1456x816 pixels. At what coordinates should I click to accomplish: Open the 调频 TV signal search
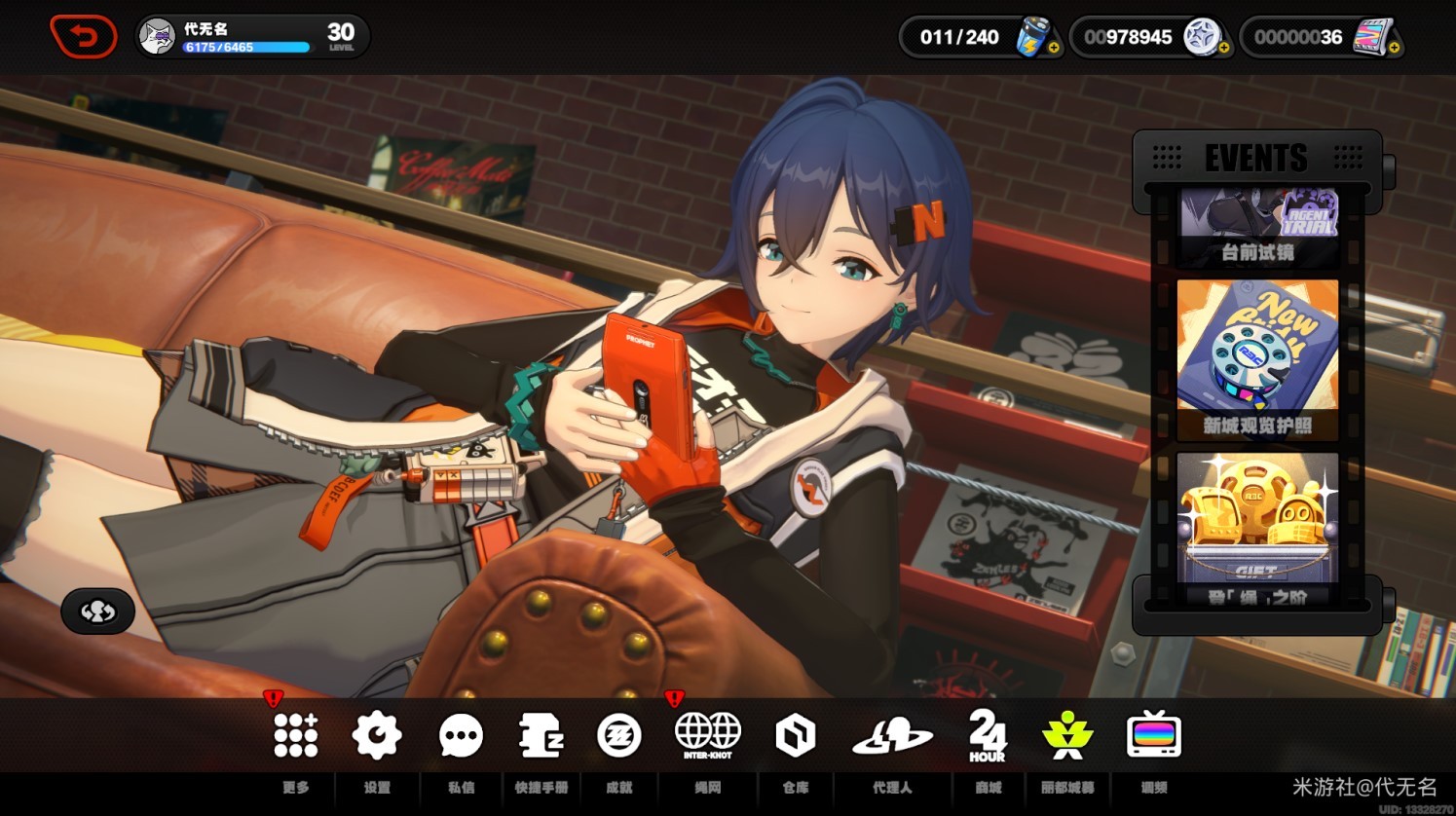pos(1154,735)
